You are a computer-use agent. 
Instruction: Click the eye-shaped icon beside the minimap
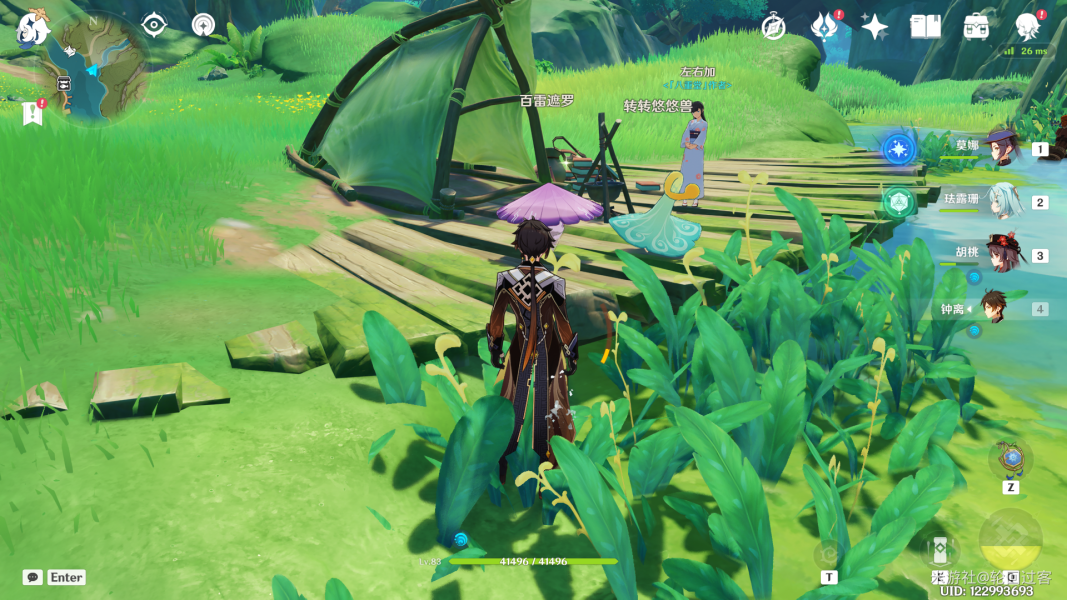pos(154,25)
